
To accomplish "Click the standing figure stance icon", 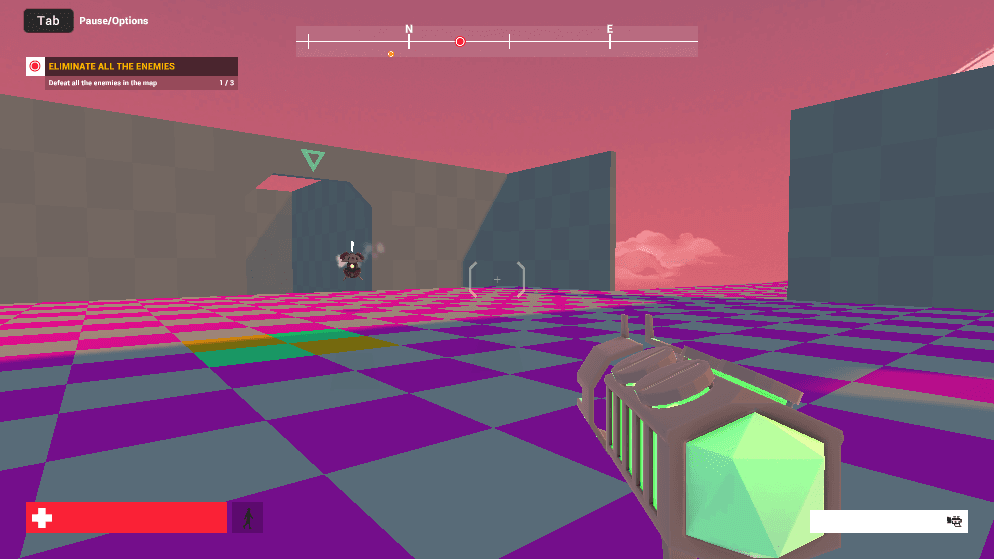I will 247,517.
